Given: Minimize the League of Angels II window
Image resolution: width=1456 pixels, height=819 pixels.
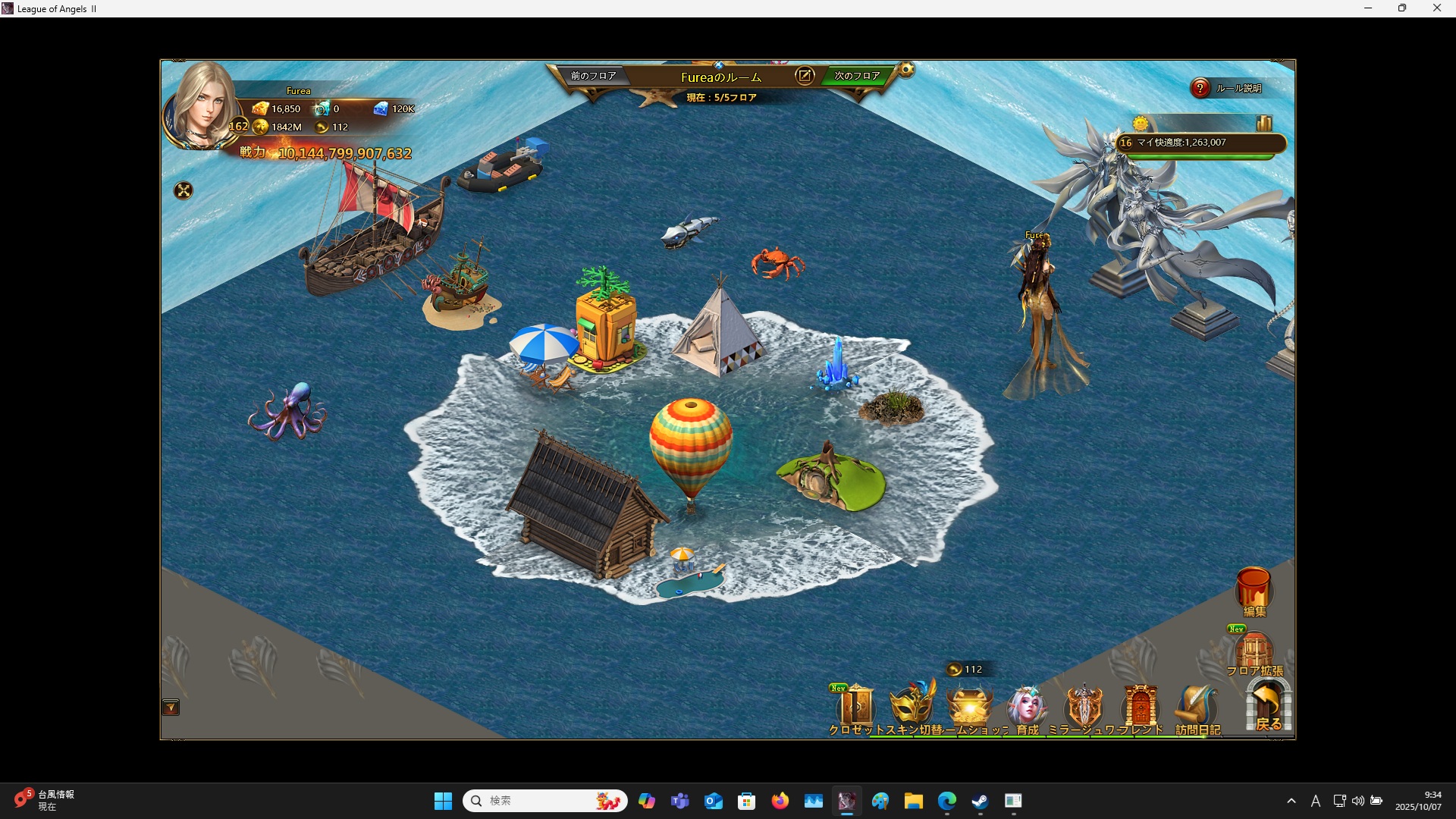Looking at the screenshot, I should coord(1368,8).
